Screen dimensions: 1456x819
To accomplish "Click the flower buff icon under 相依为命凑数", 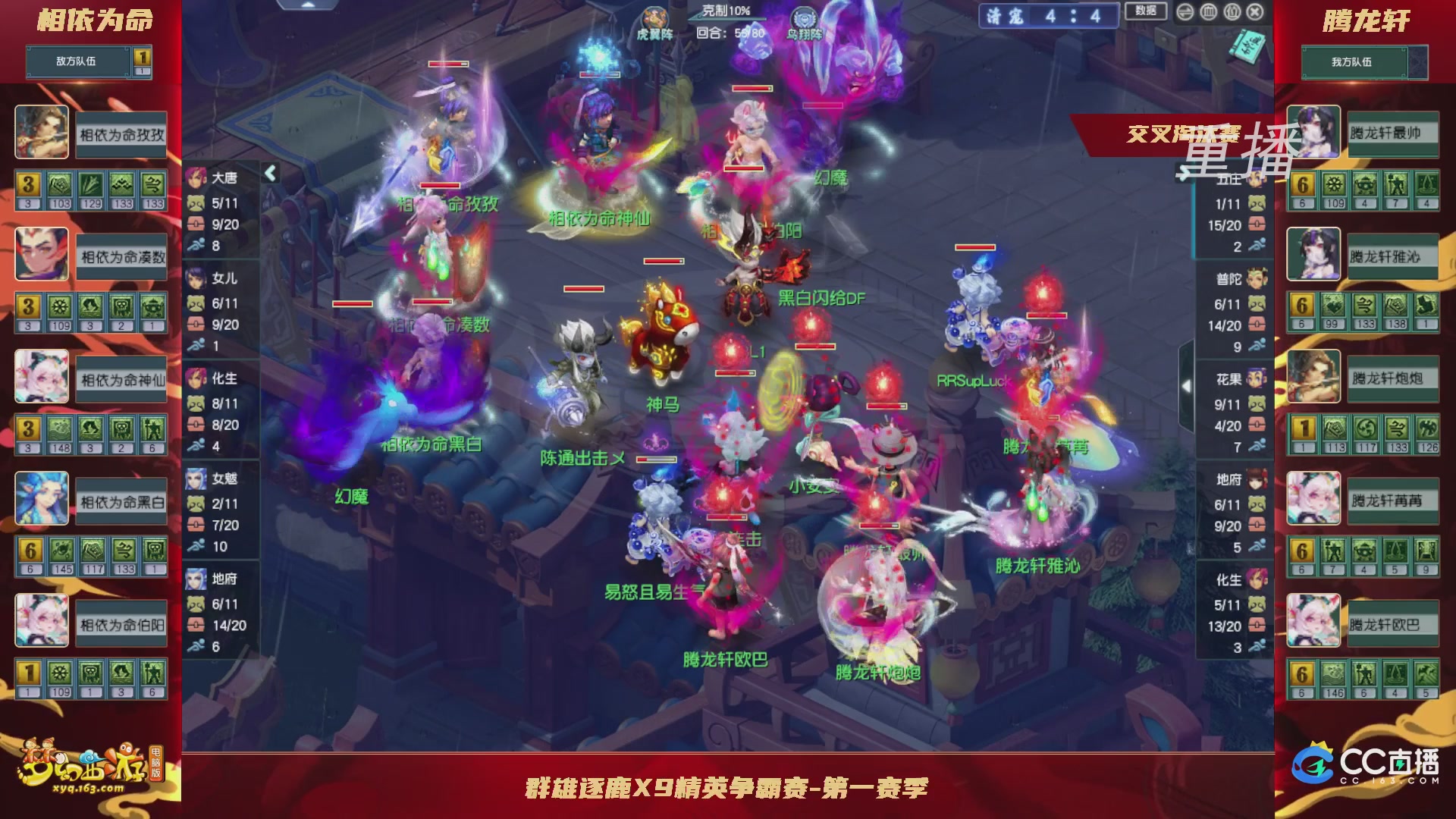I will (61, 306).
